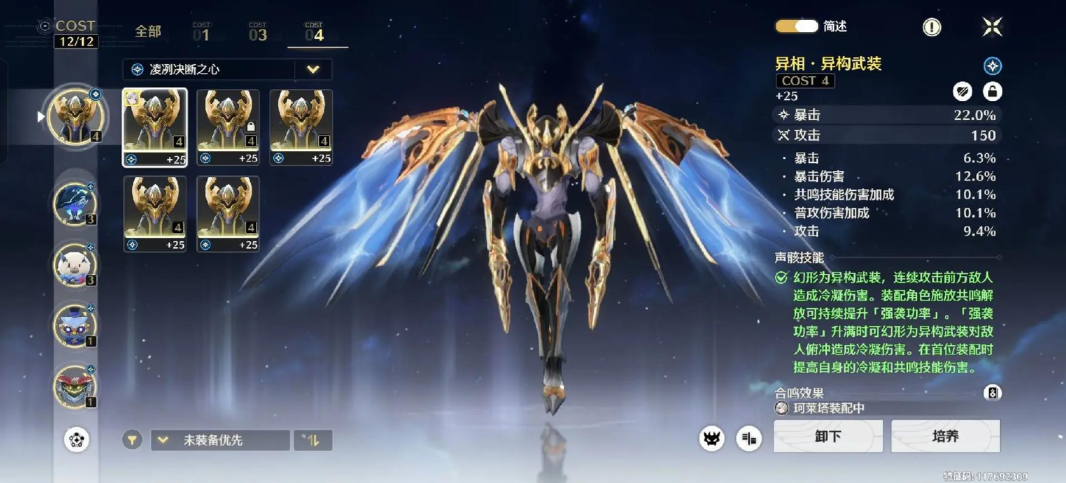Viewport: 1066px width, 483px height.
Task: Select the COST 04 tab
Action: [314, 32]
